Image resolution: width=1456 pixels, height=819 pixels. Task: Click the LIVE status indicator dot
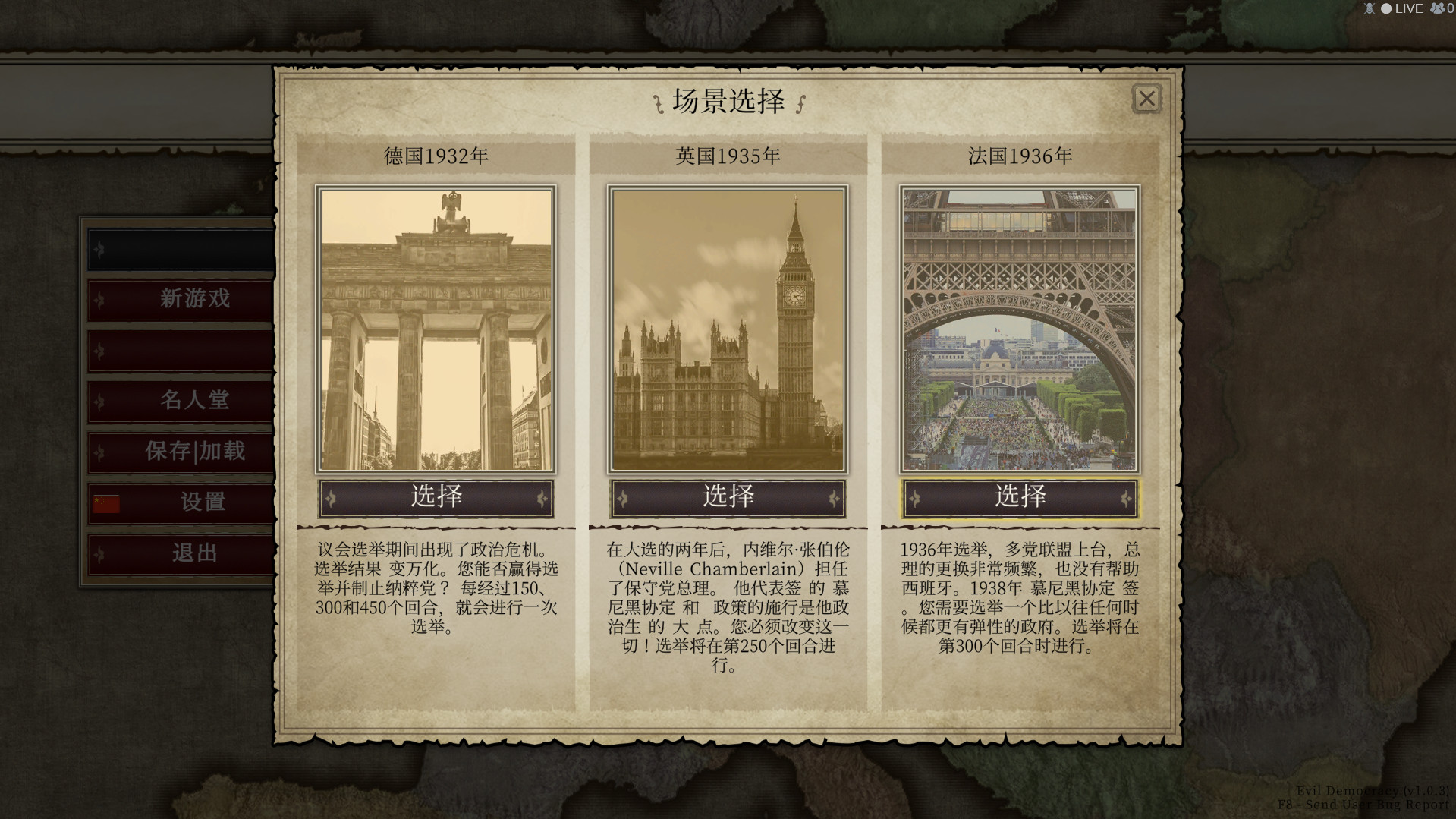pyautogui.click(x=1387, y=8)
